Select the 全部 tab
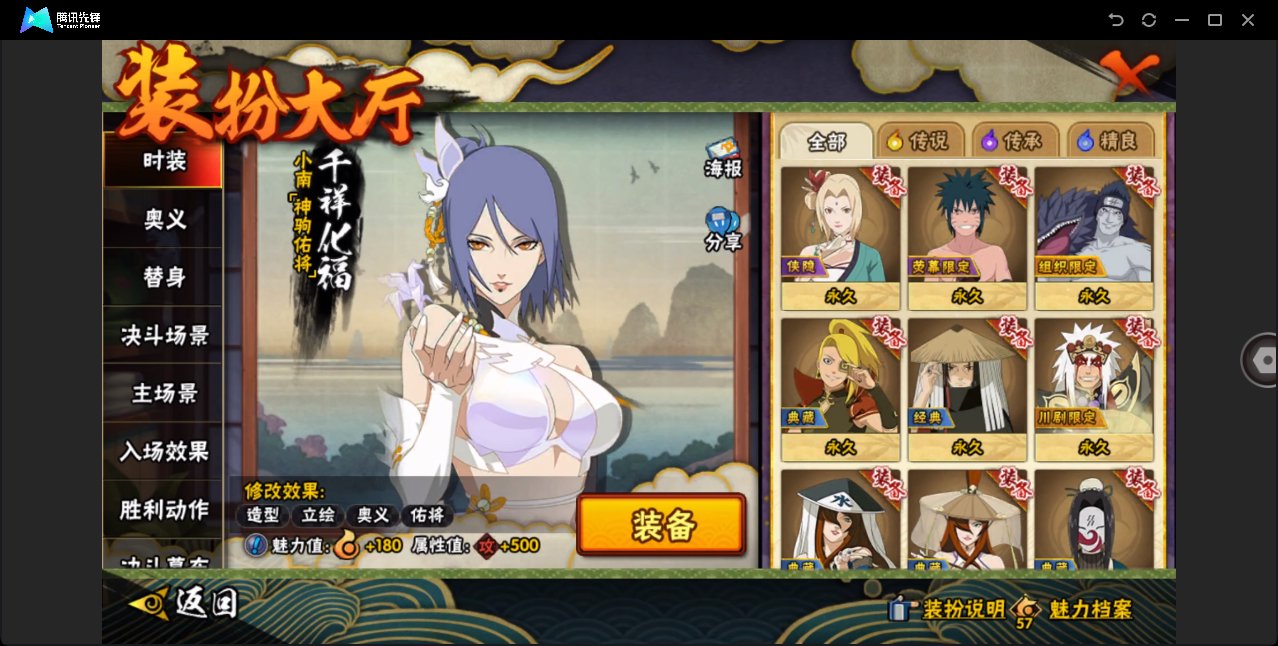This screenshot has width=1278, height=646. pos(826,141)
